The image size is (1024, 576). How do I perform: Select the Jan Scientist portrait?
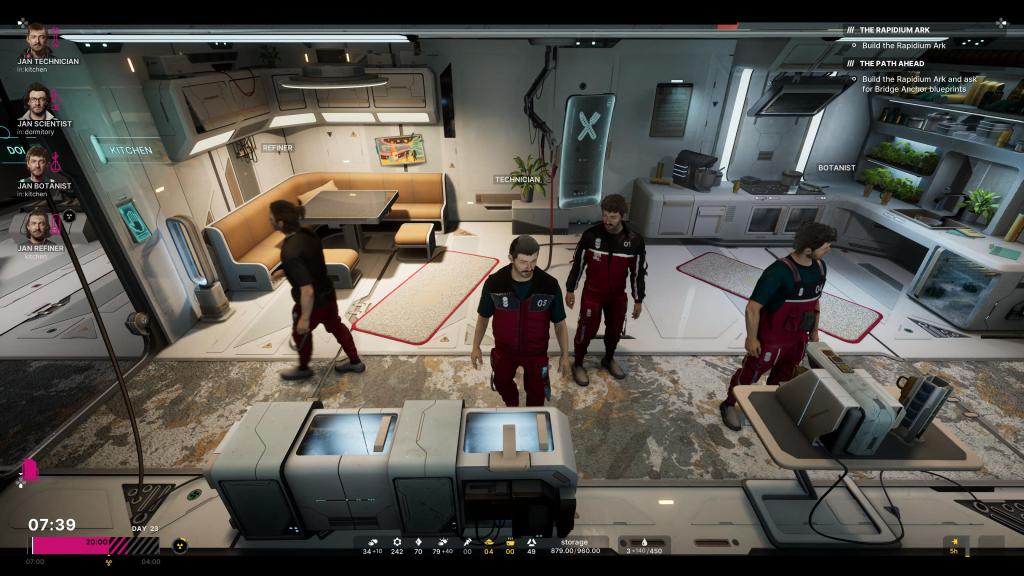(36, 101)
